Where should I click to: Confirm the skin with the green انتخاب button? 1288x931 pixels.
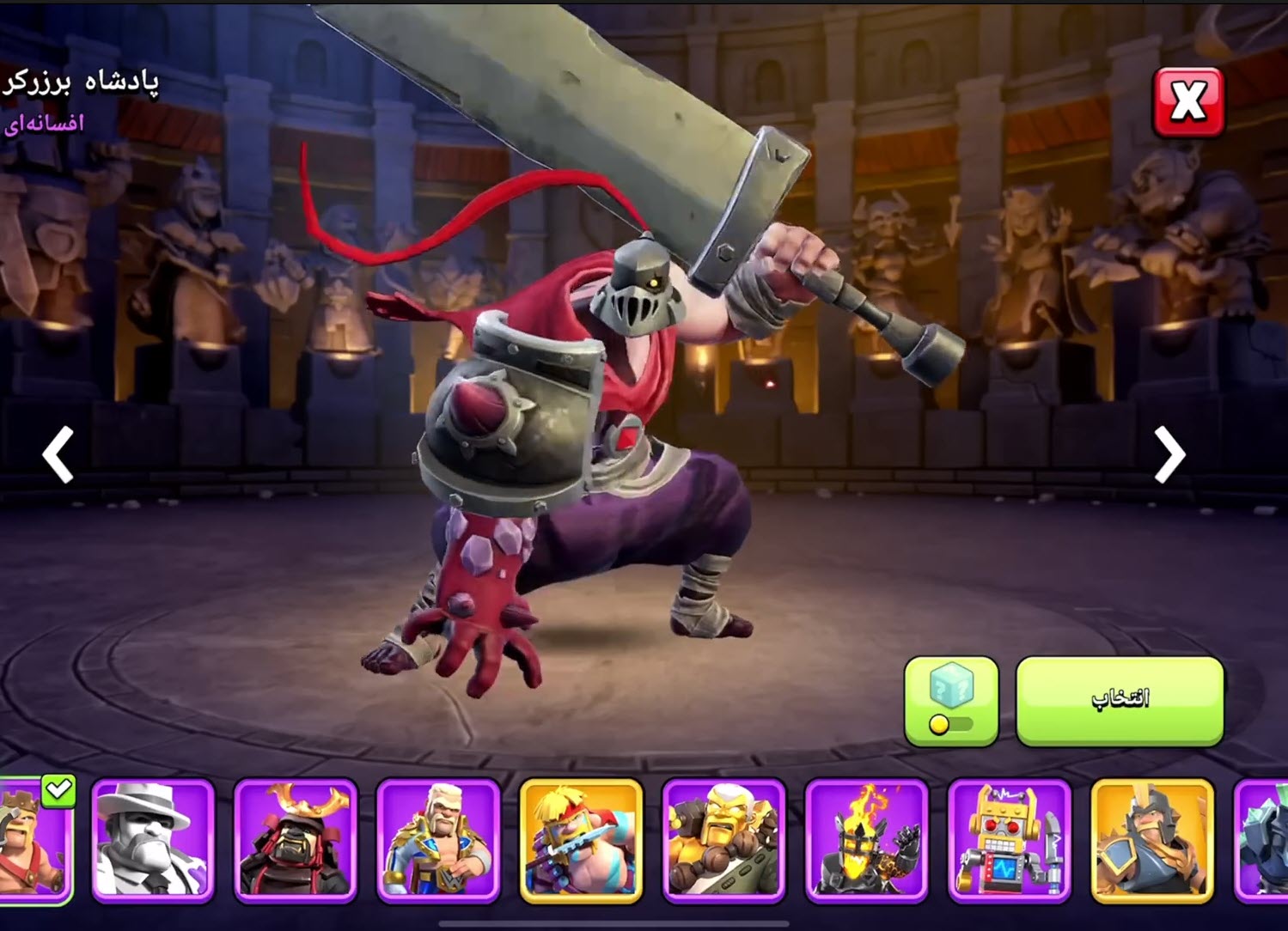pyautogui.click(x=1120, y=701)
